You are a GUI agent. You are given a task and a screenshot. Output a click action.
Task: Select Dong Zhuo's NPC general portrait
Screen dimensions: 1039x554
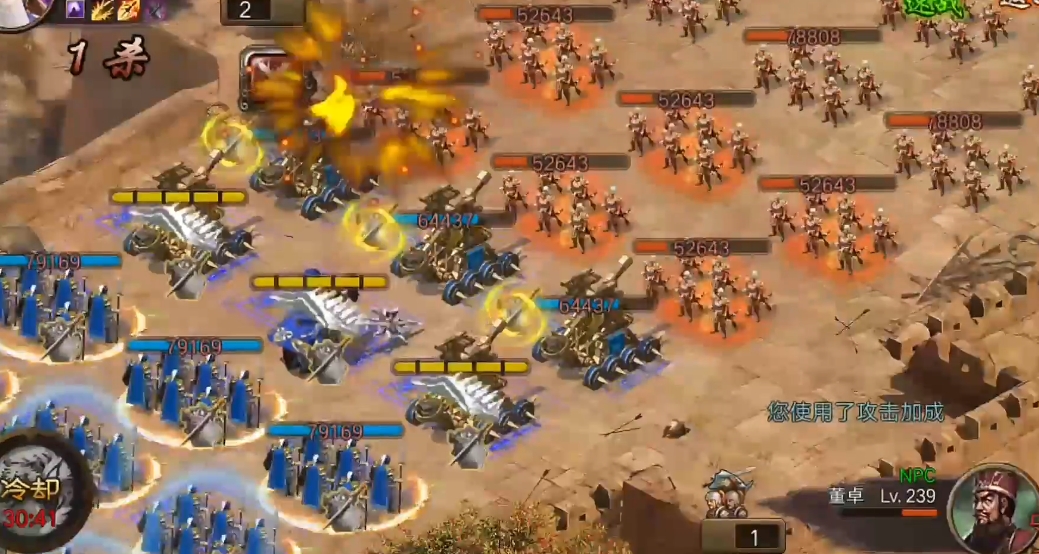(994, 510)
